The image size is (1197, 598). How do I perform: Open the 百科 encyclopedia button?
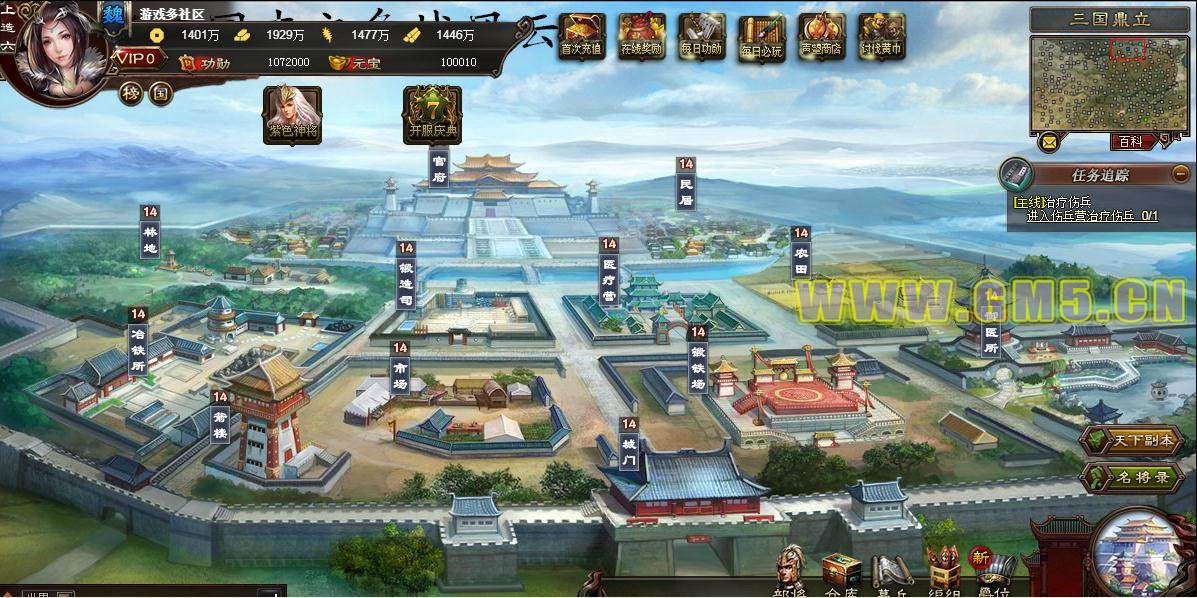(1130, 142)
